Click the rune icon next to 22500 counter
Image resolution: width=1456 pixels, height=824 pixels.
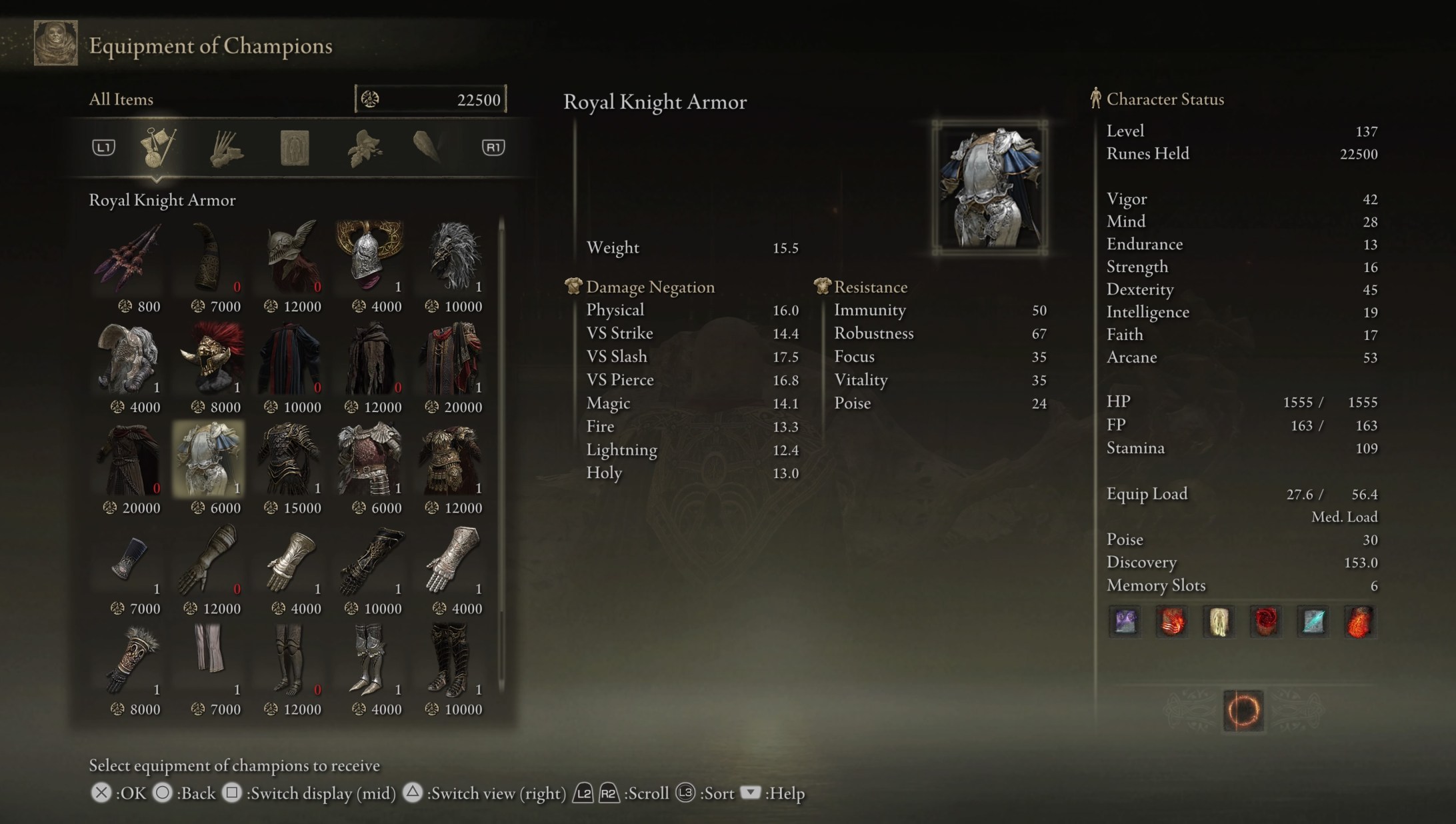pyautogui.click(x=370, y=98)
